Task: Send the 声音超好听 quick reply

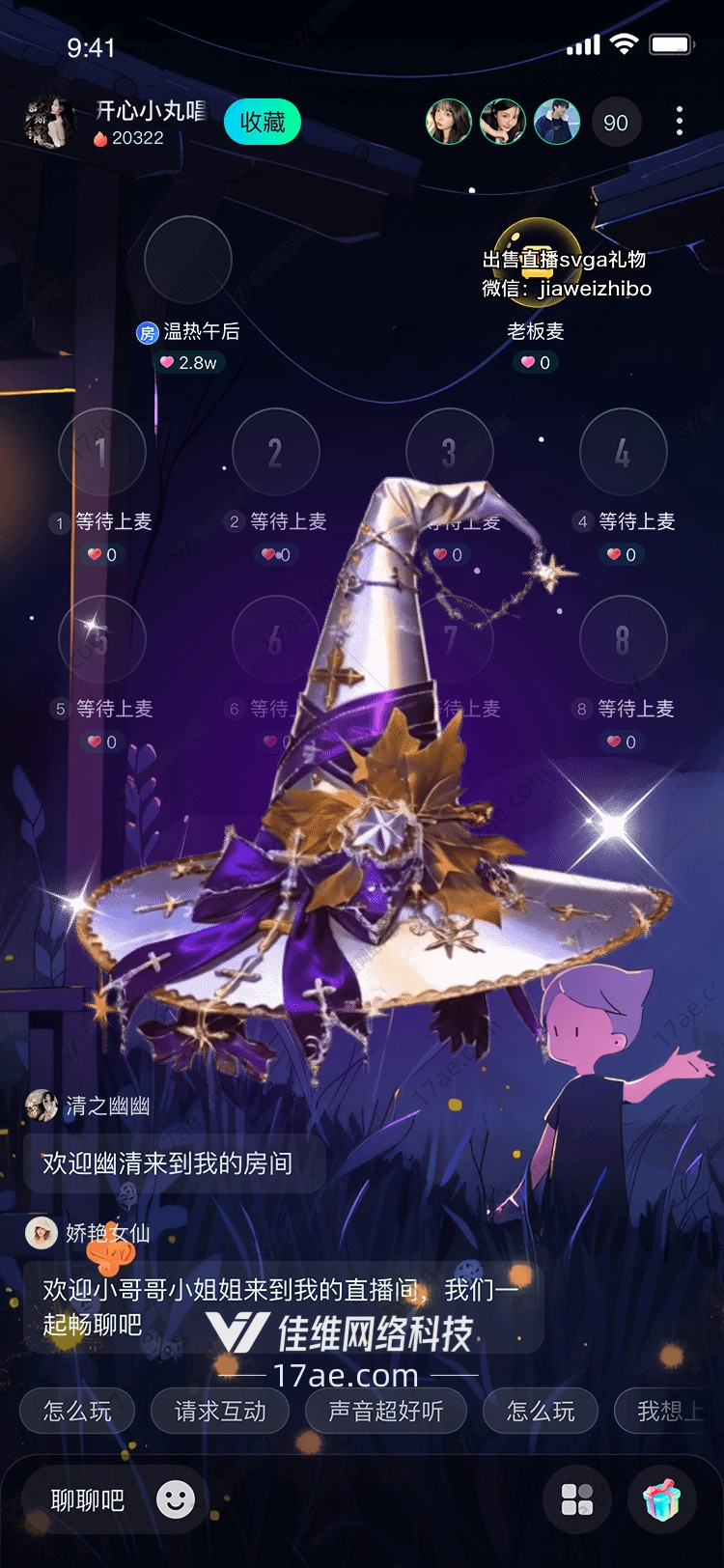Action: 385,1412
